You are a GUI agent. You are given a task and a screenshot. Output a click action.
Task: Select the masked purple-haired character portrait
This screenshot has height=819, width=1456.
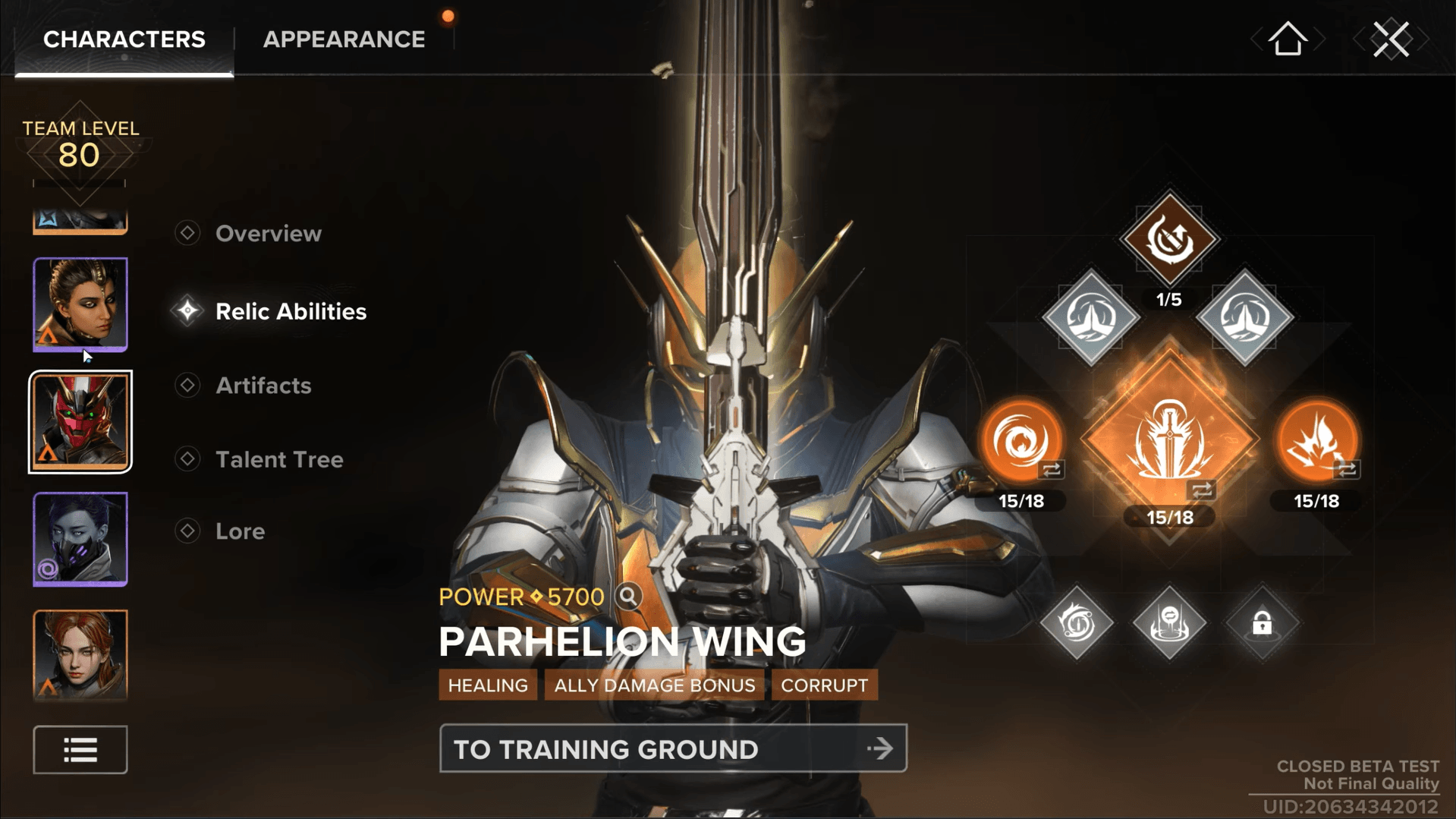coord(80,539)
